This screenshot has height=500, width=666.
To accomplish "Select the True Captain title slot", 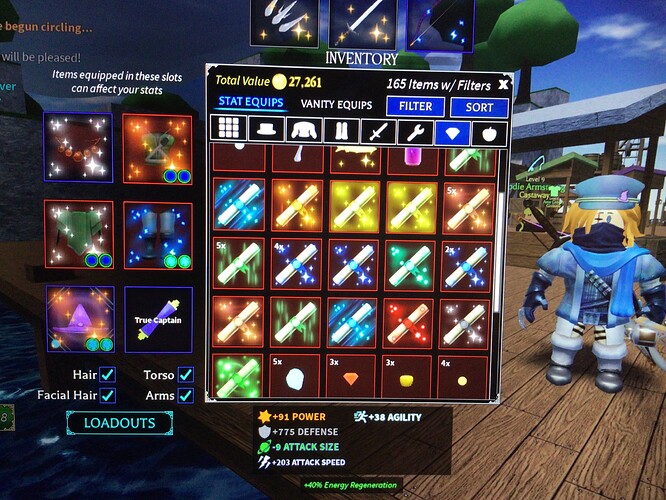I will (158, 320).
